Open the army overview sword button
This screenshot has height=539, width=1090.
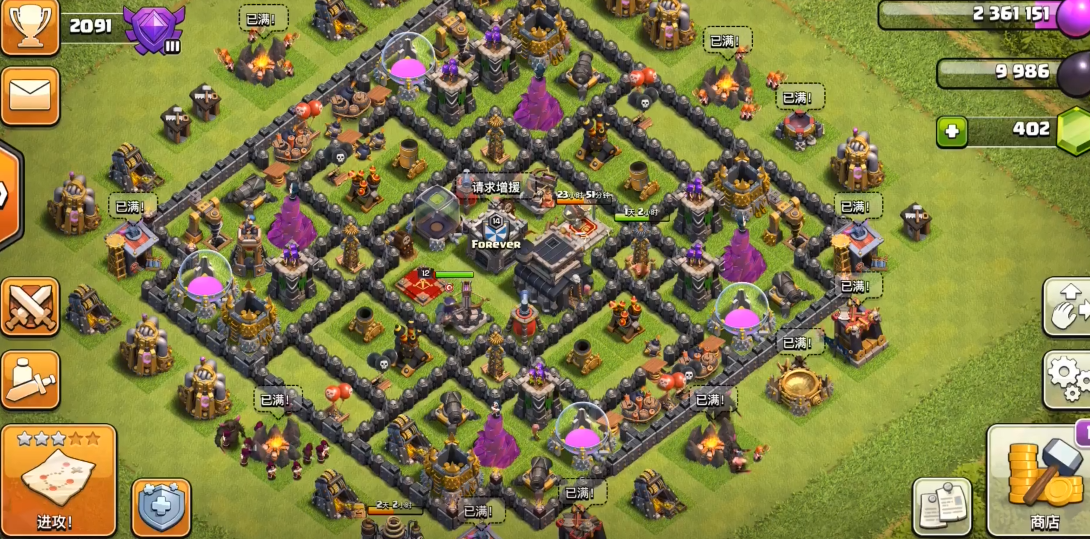click(x=29, y=379)
